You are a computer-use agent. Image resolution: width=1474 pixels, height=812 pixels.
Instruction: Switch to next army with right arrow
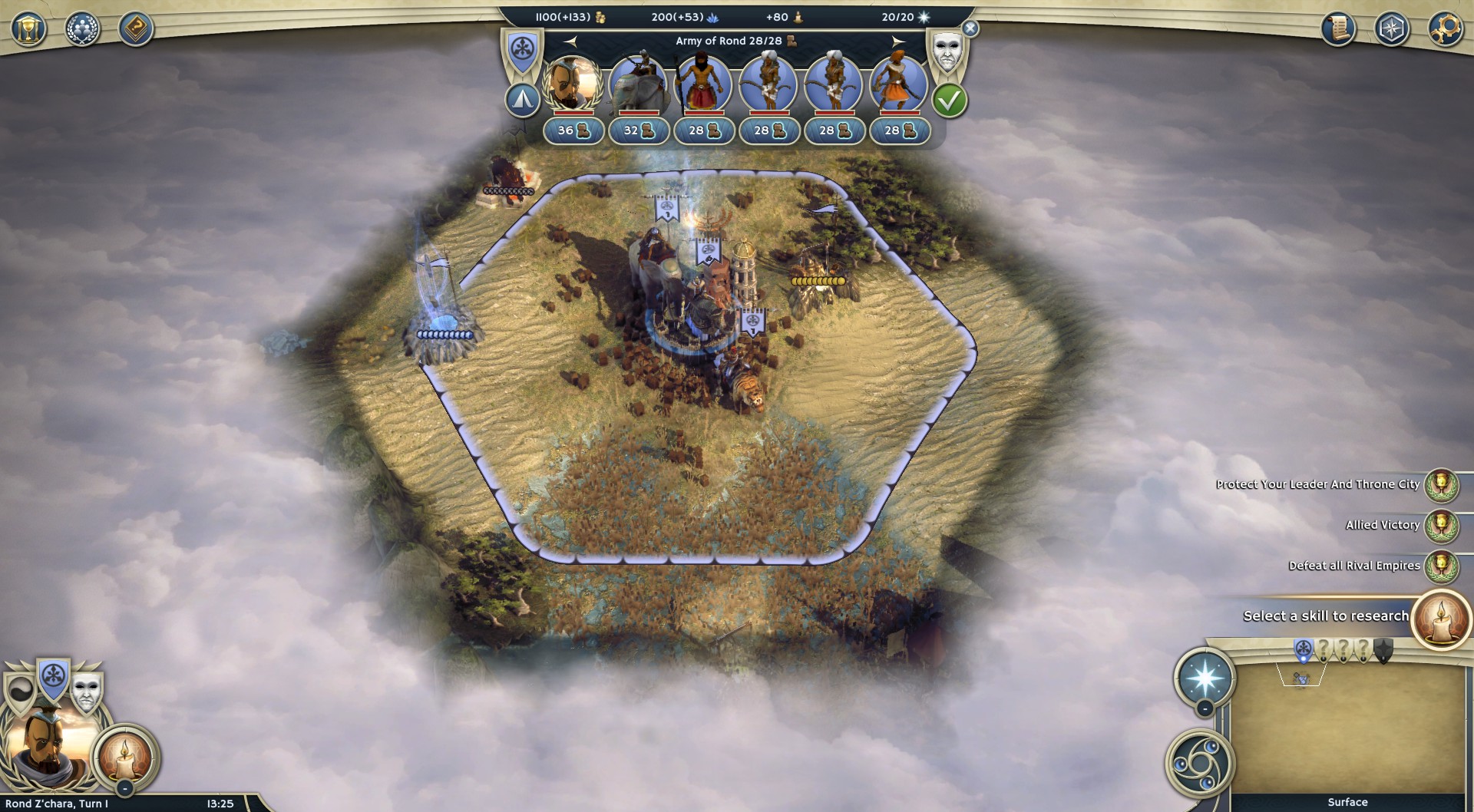(898, 41)
